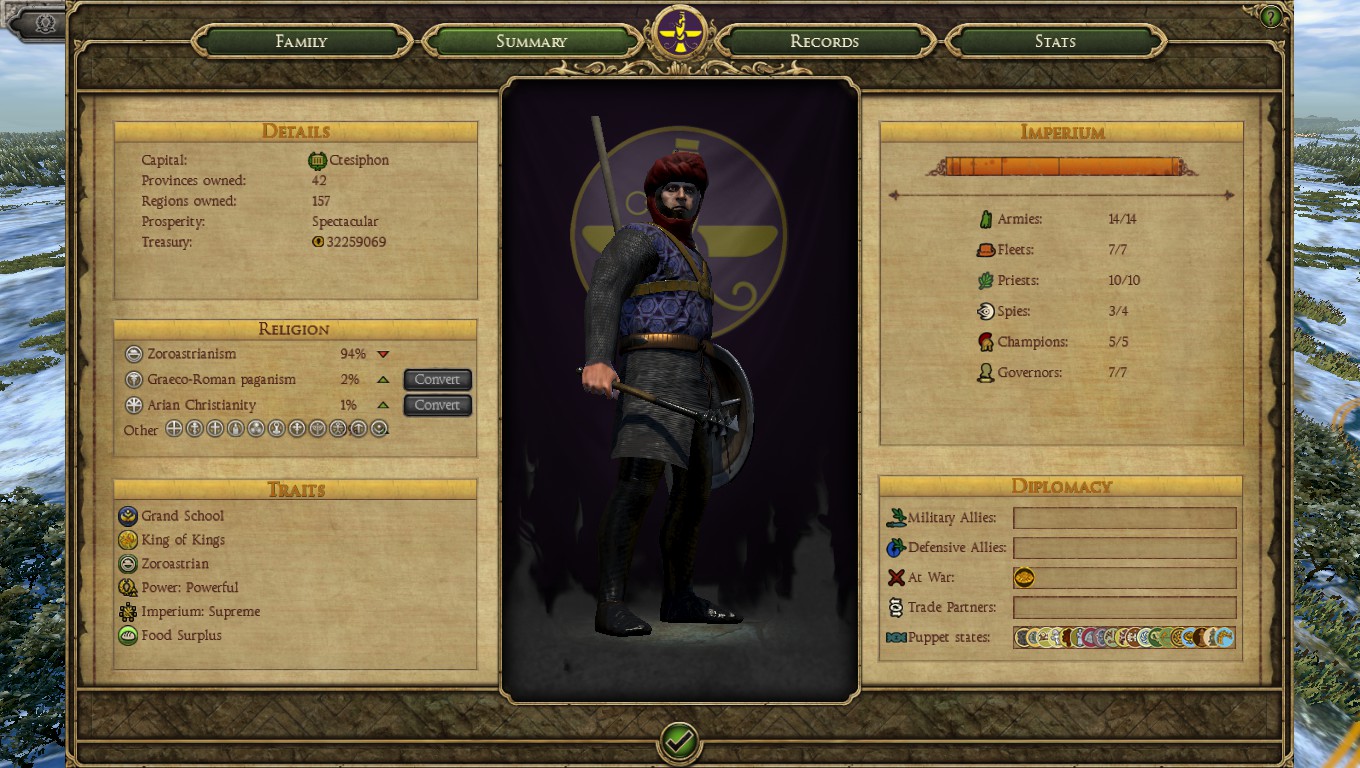
Task: Convert to Arian Christianity
Action: pyautogui.click(x=437, y=405)
